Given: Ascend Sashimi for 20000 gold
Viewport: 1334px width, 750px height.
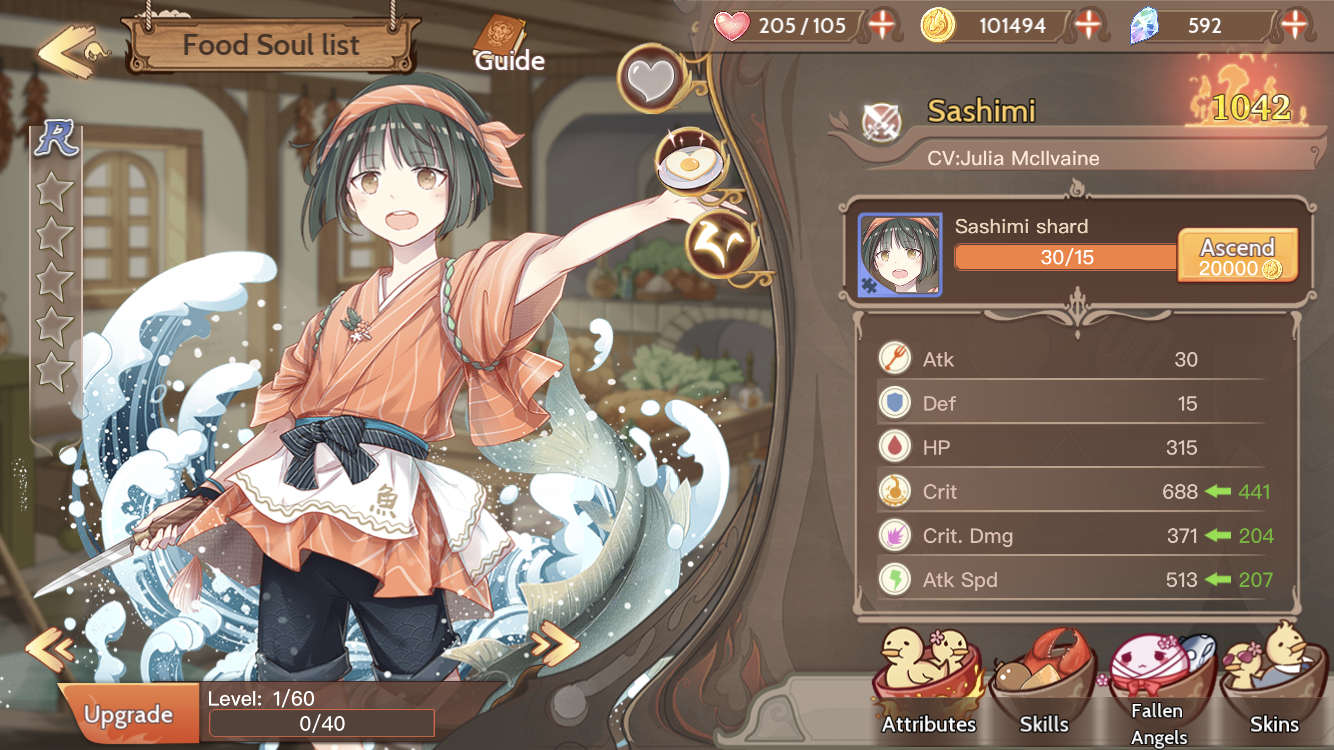Looking at the screenshot, I should (x=1238, y=256).
